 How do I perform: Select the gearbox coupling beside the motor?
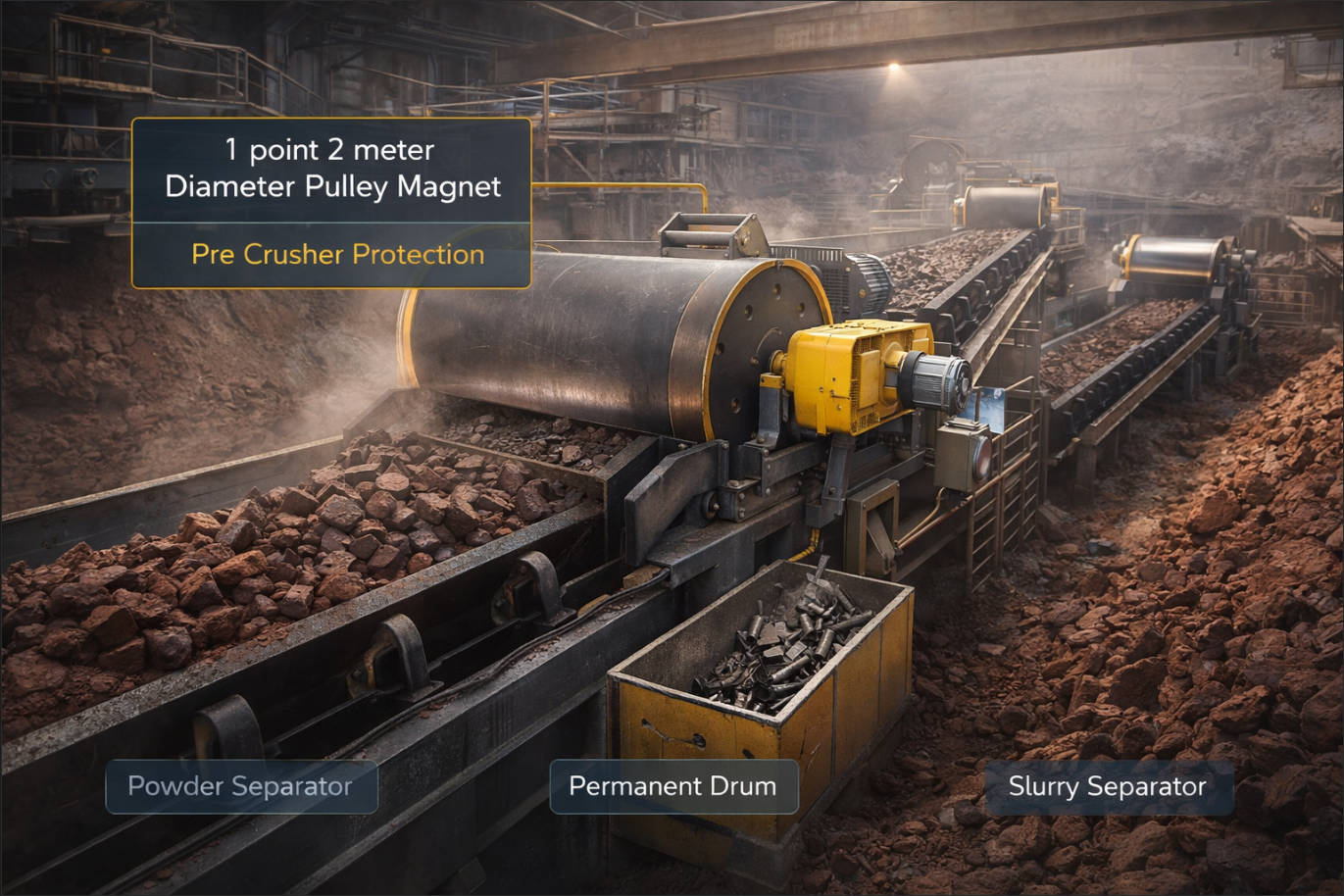click(931, 377)
